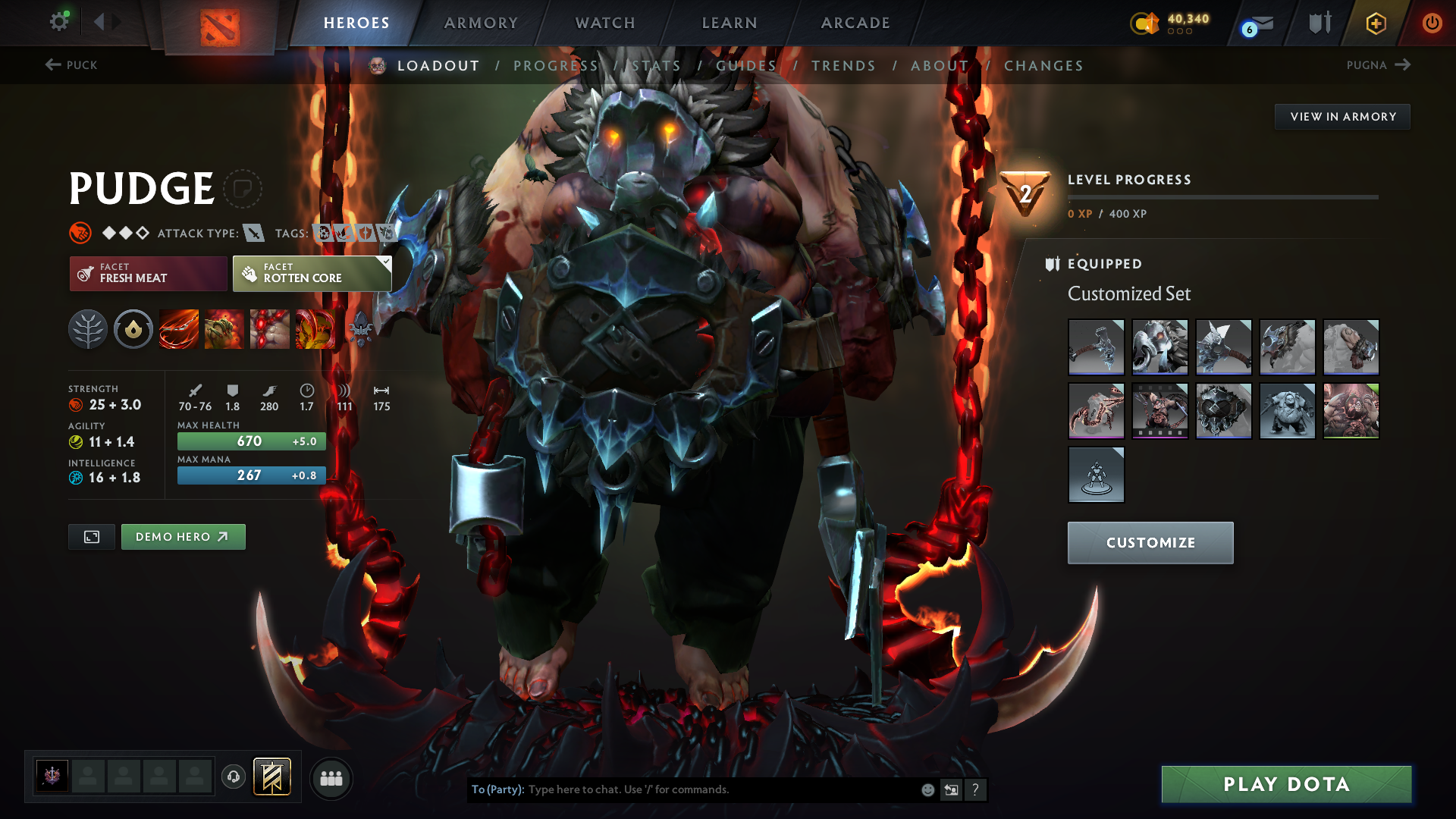The image size is (1456, 819).
Task: Switch to the Armory tab
Action: click(x=481, y=23)
